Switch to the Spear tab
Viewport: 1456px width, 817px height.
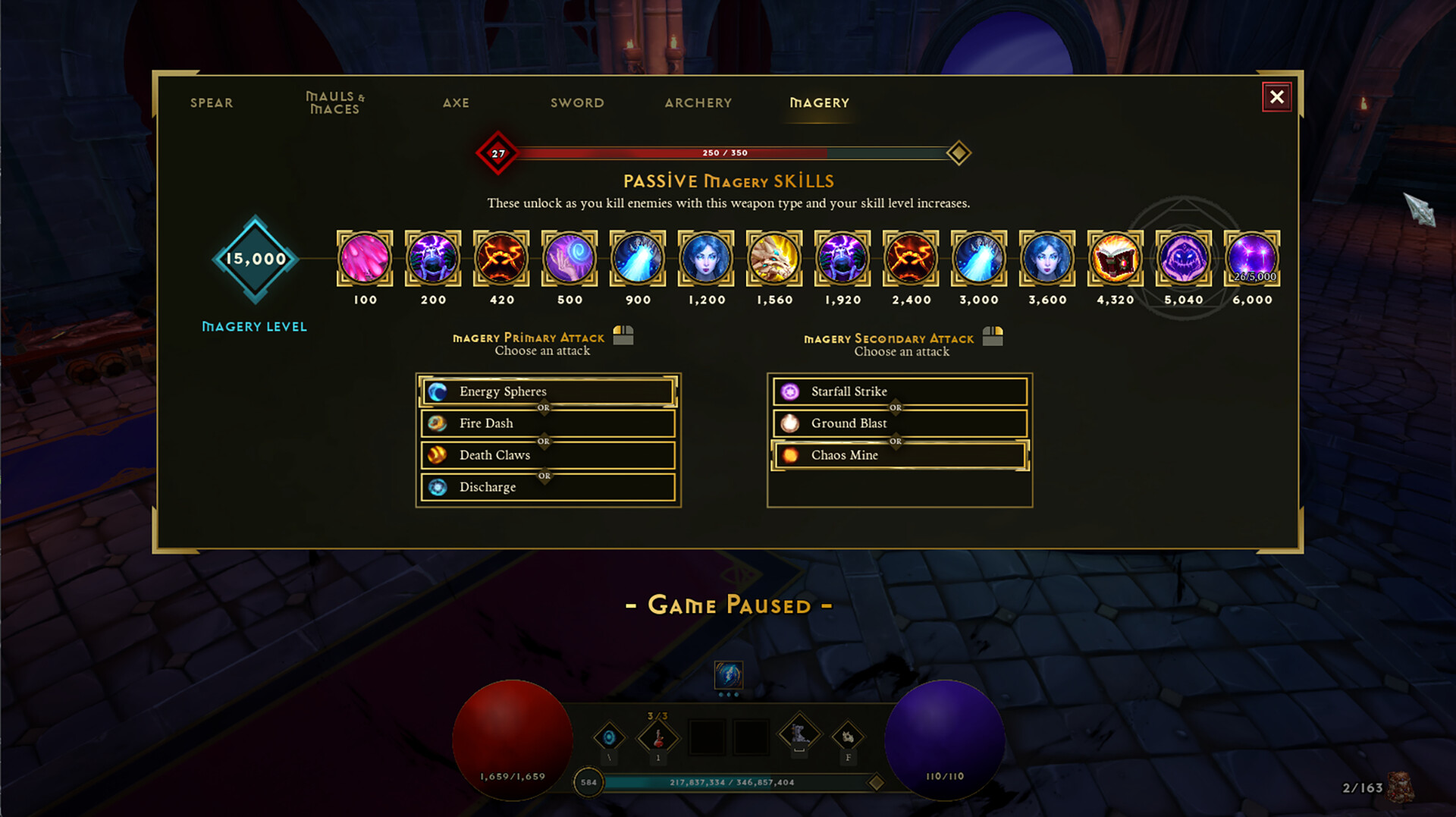coord(212,102)
